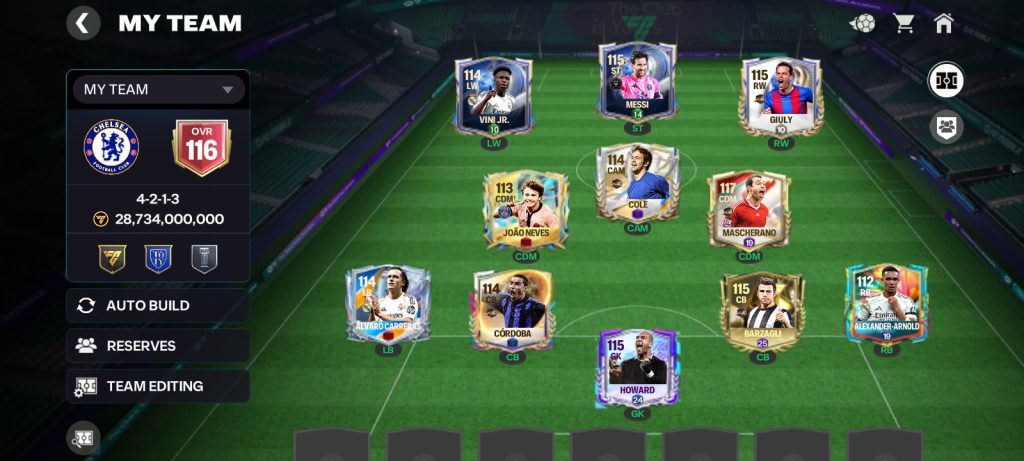
Task: Return to the home screen
Action: tap(944, 23)
